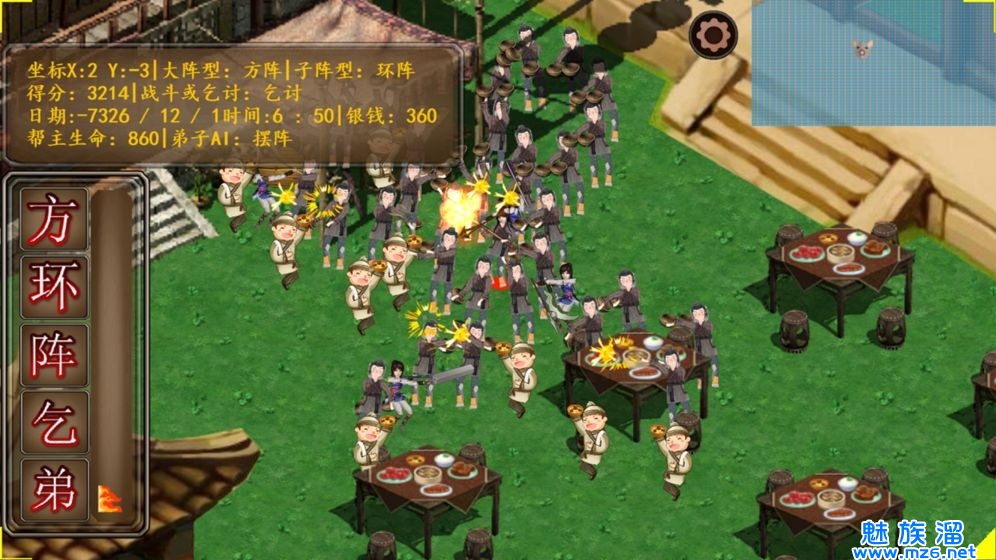Choose the 环 sub-formation button
This screenshot has height=560, width=996.
54,285
